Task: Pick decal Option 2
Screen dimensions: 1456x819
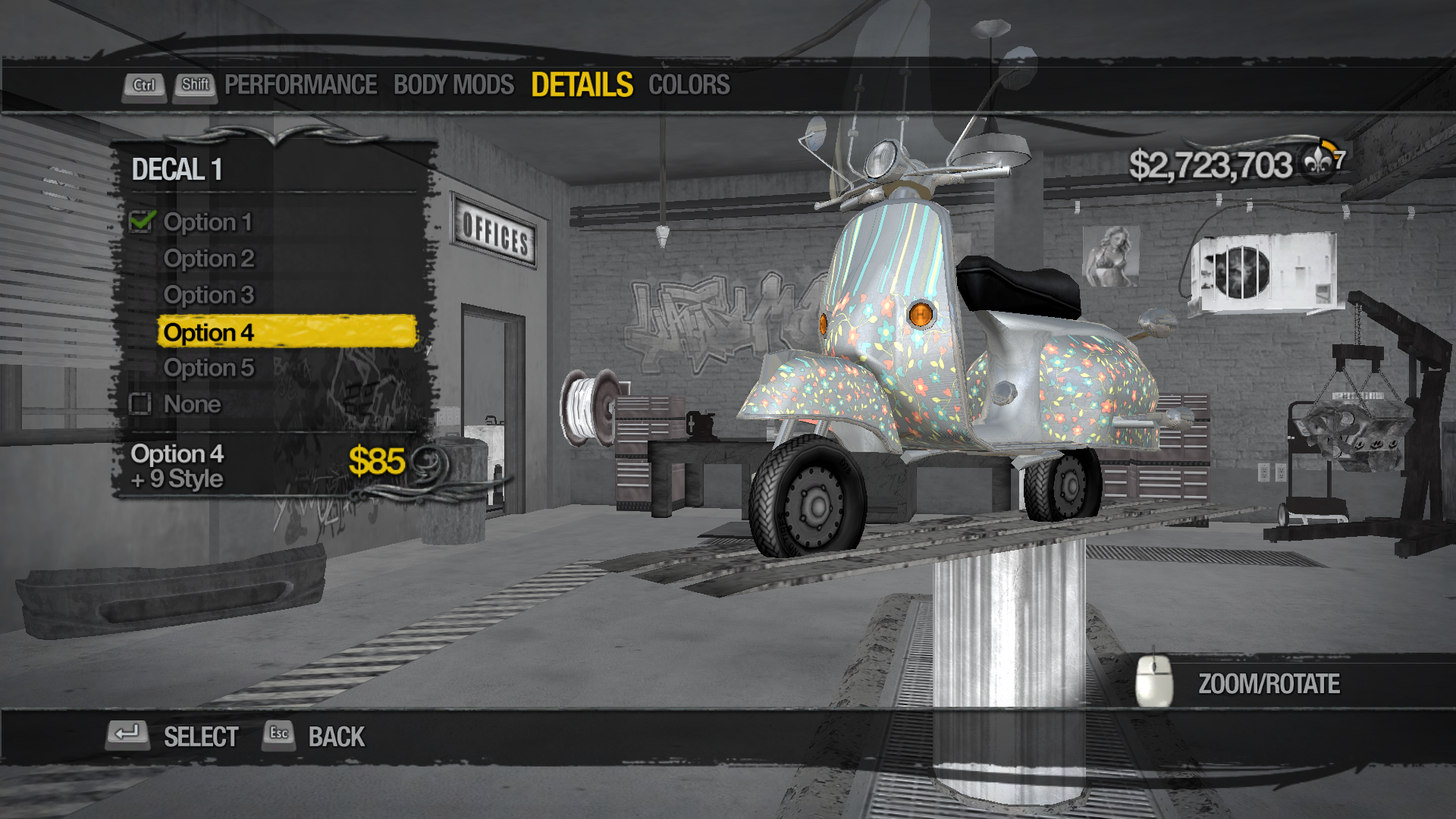Action: coord(209,259)
